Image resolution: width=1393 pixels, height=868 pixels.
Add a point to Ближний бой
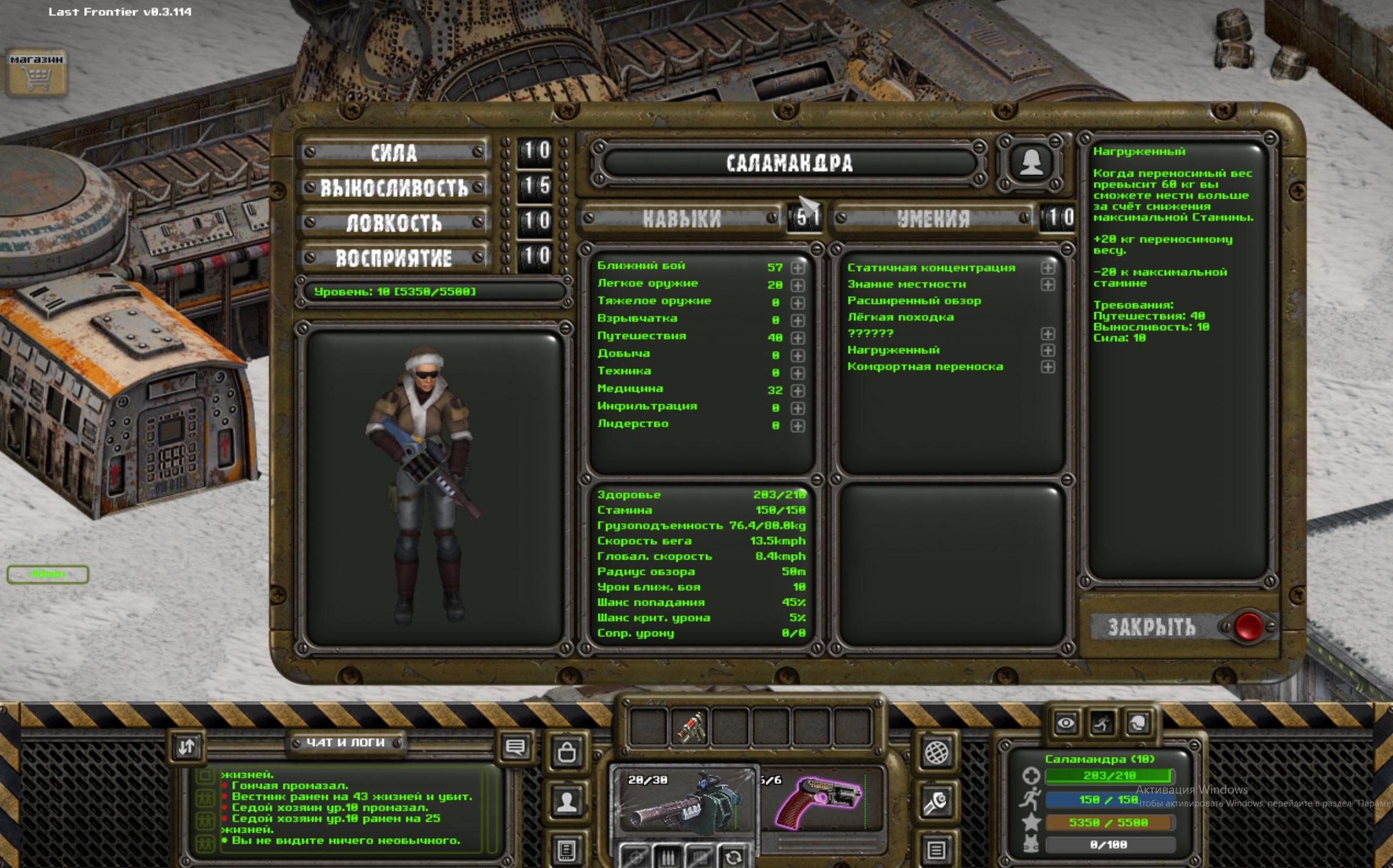point(797,268)
